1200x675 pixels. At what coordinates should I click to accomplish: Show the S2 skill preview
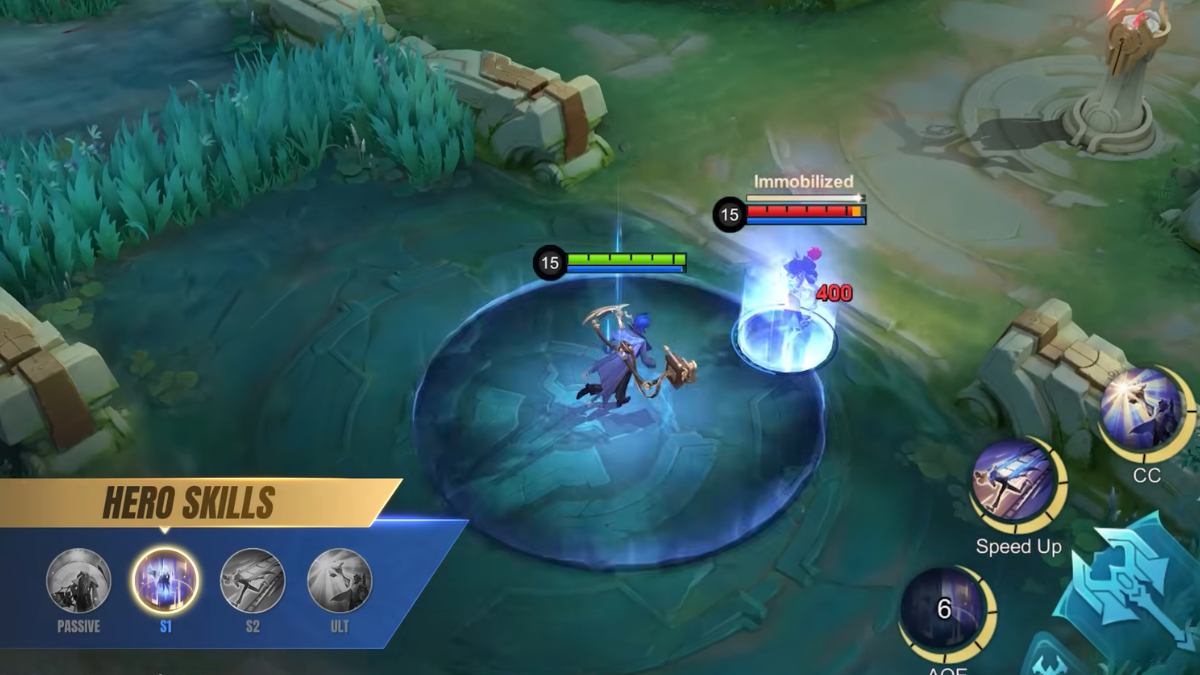252,581
